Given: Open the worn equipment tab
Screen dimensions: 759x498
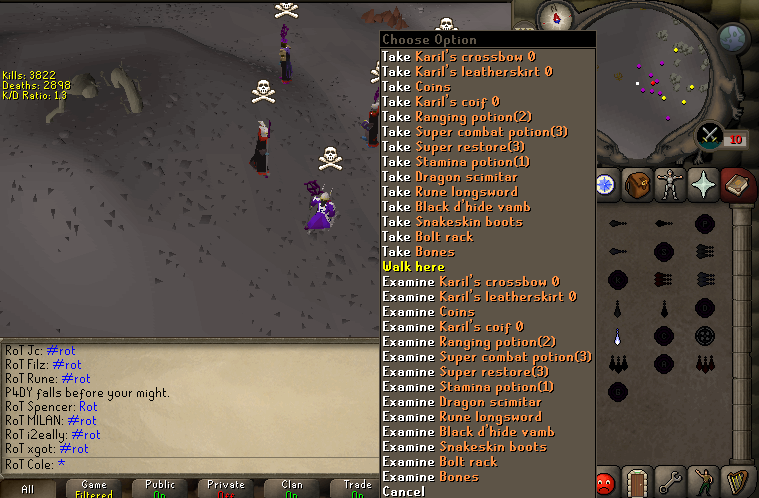Looking at the screenshot, I should [x=670, y=184].
